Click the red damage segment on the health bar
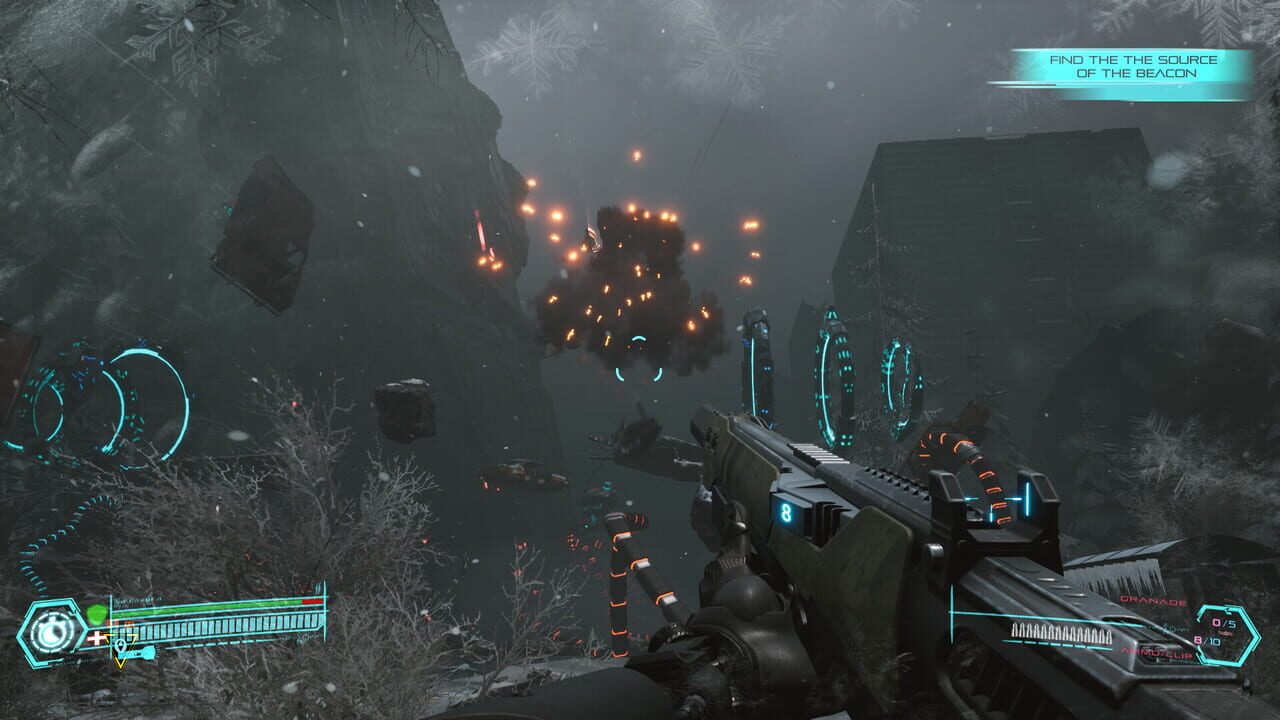1280x720 pixels. [311, 601]
